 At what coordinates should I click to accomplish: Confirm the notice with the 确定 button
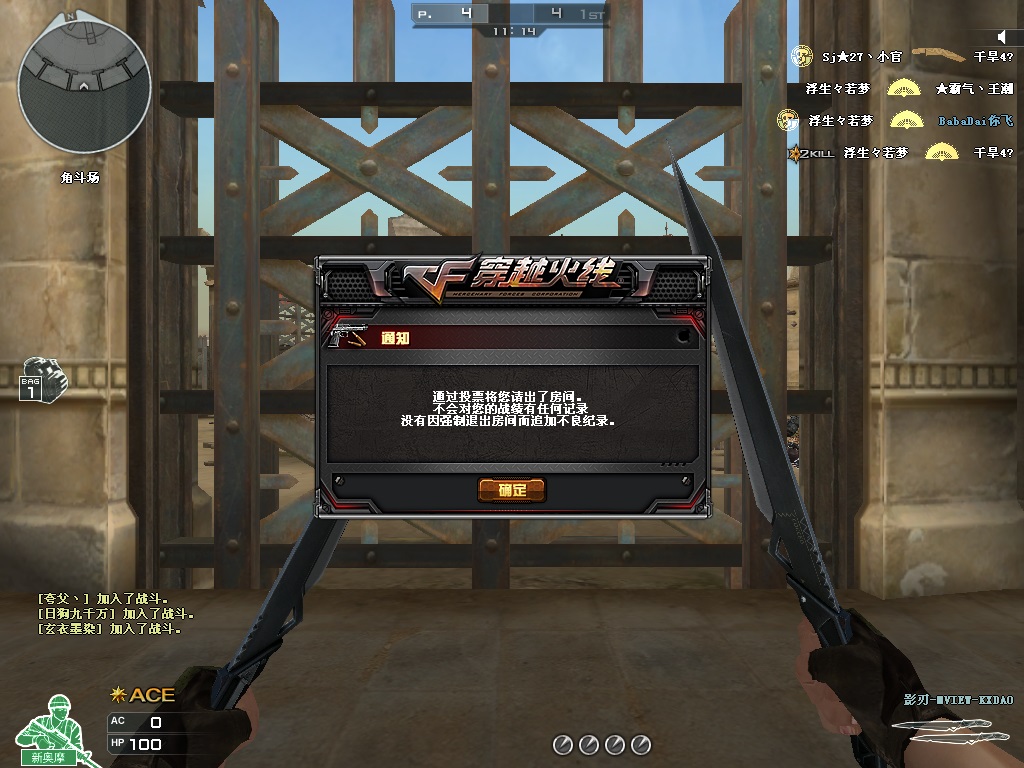tap(511, 490)
